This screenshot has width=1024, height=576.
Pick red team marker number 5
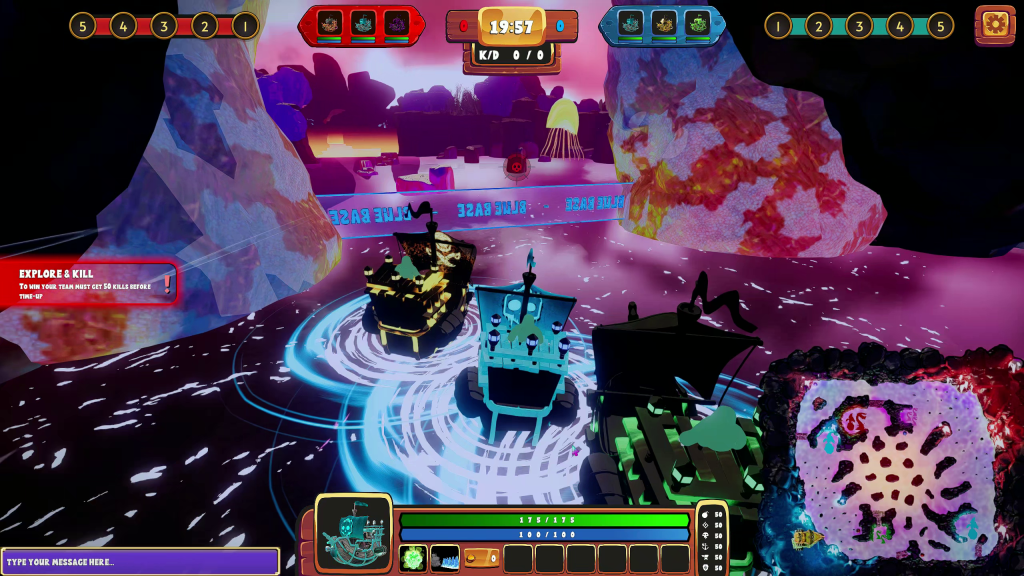click(x=82, y=25)
